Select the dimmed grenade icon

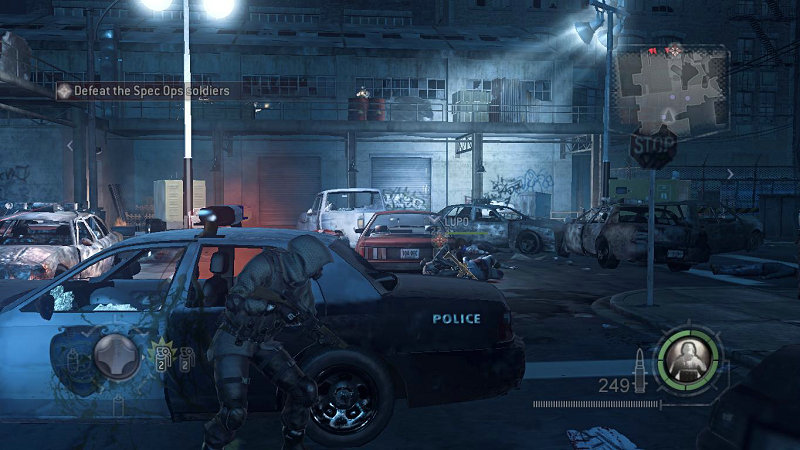(185, 358)
